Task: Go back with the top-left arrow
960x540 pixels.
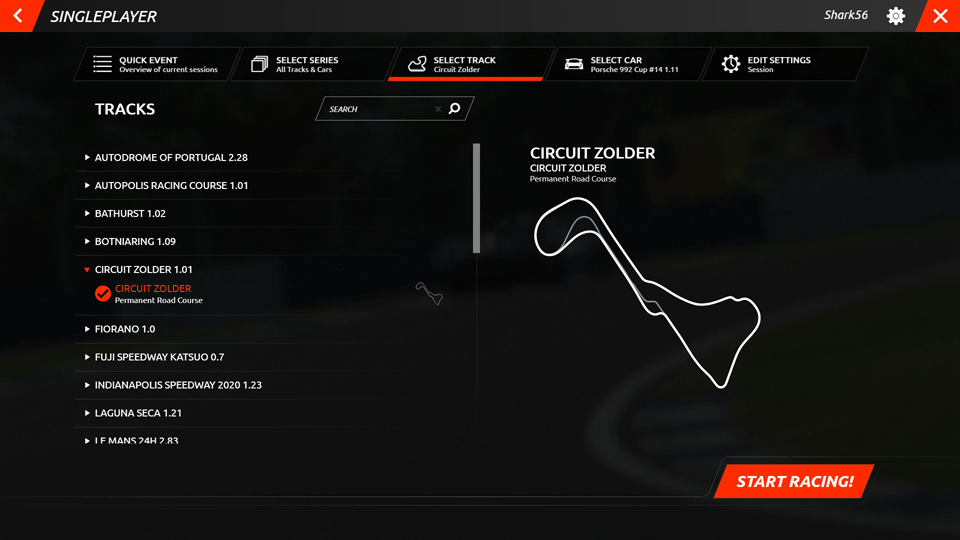Action: coord(18,16)
